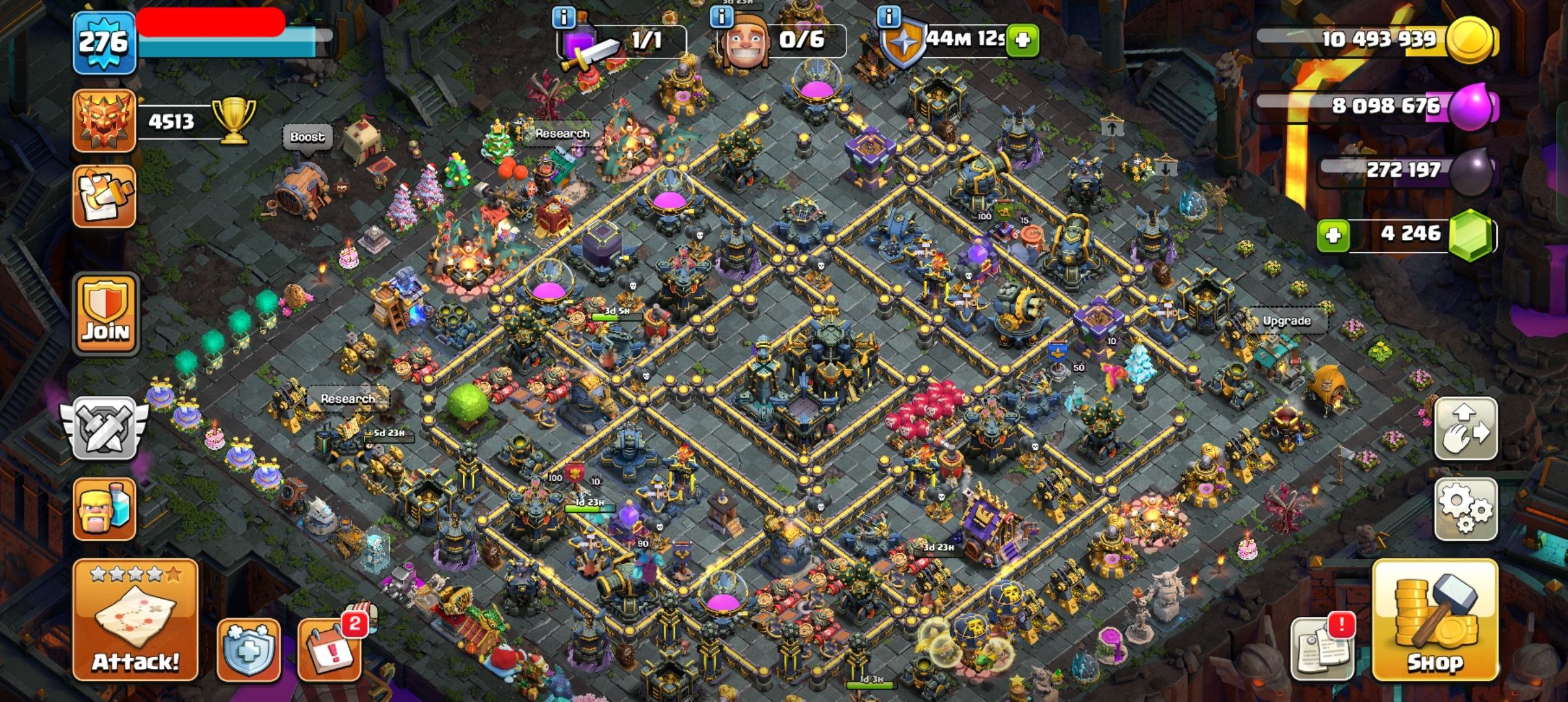Open the news notes with exclamation mark
Viewport: 1568px width, 702px height.
[1322, 647]
